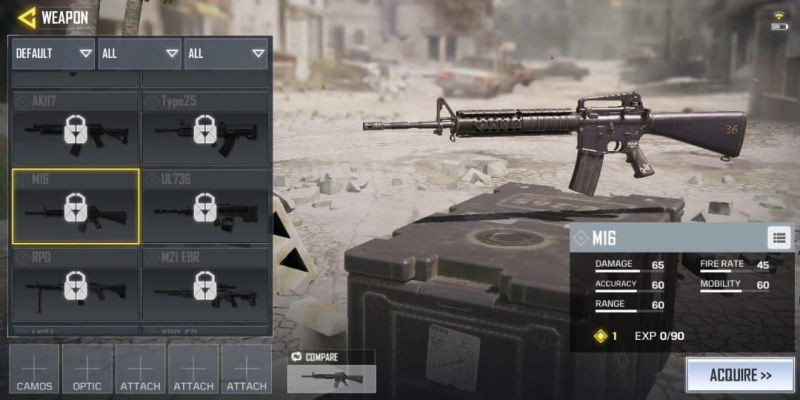Select the locked M21 EBR weapon tile
800x400 pixels.
coord(205,285)
